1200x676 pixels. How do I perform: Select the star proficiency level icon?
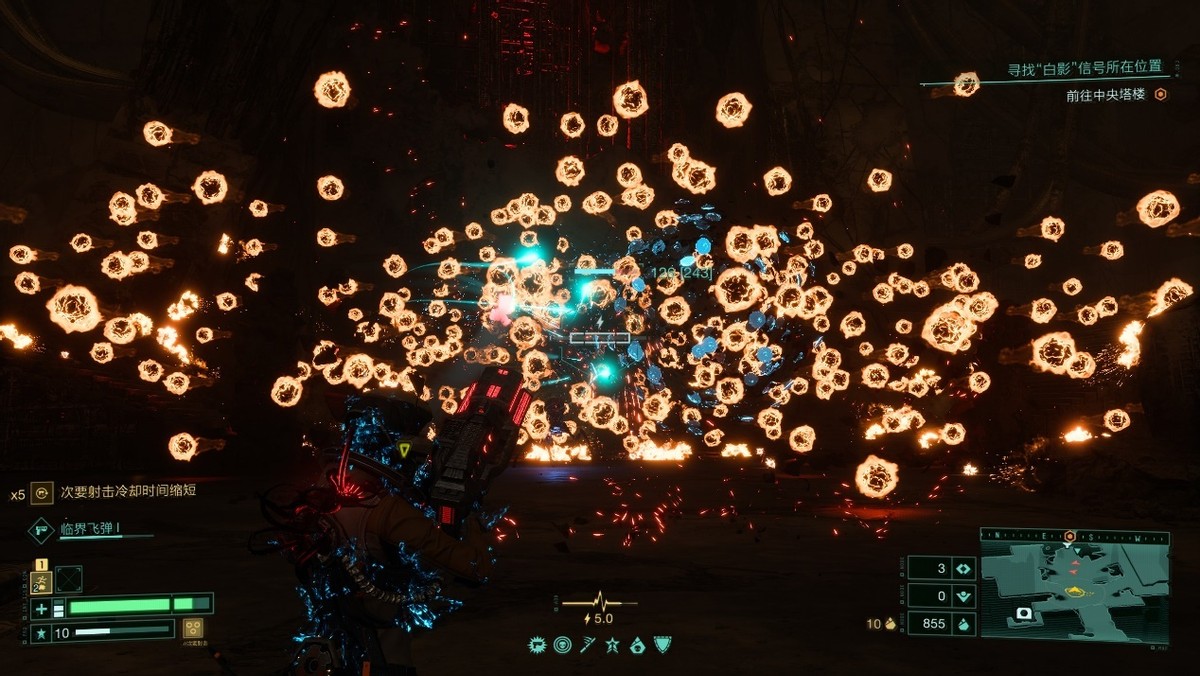point(41,633)
